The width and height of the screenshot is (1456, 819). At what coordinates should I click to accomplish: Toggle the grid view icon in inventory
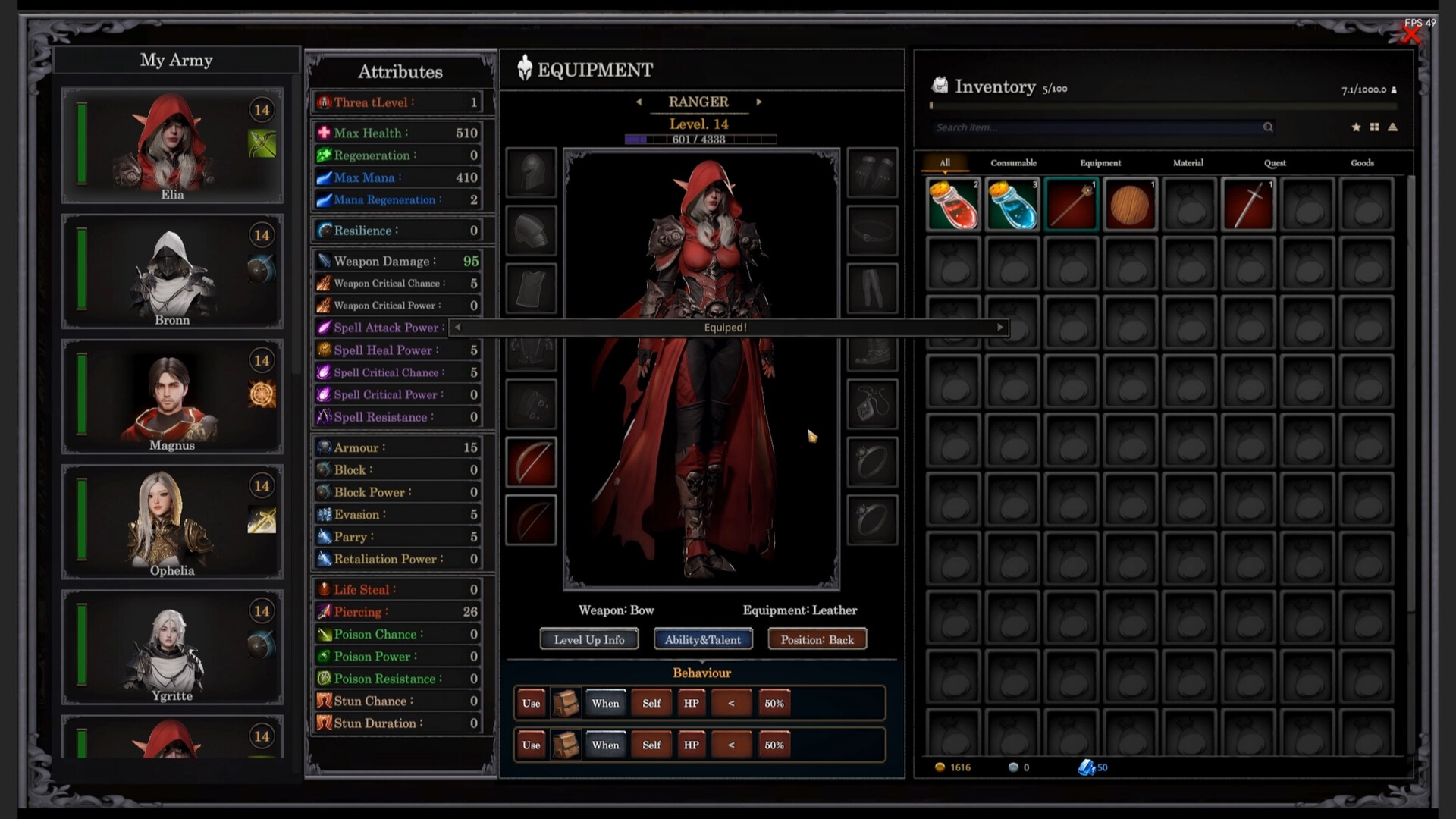[x=1375, y=127]
